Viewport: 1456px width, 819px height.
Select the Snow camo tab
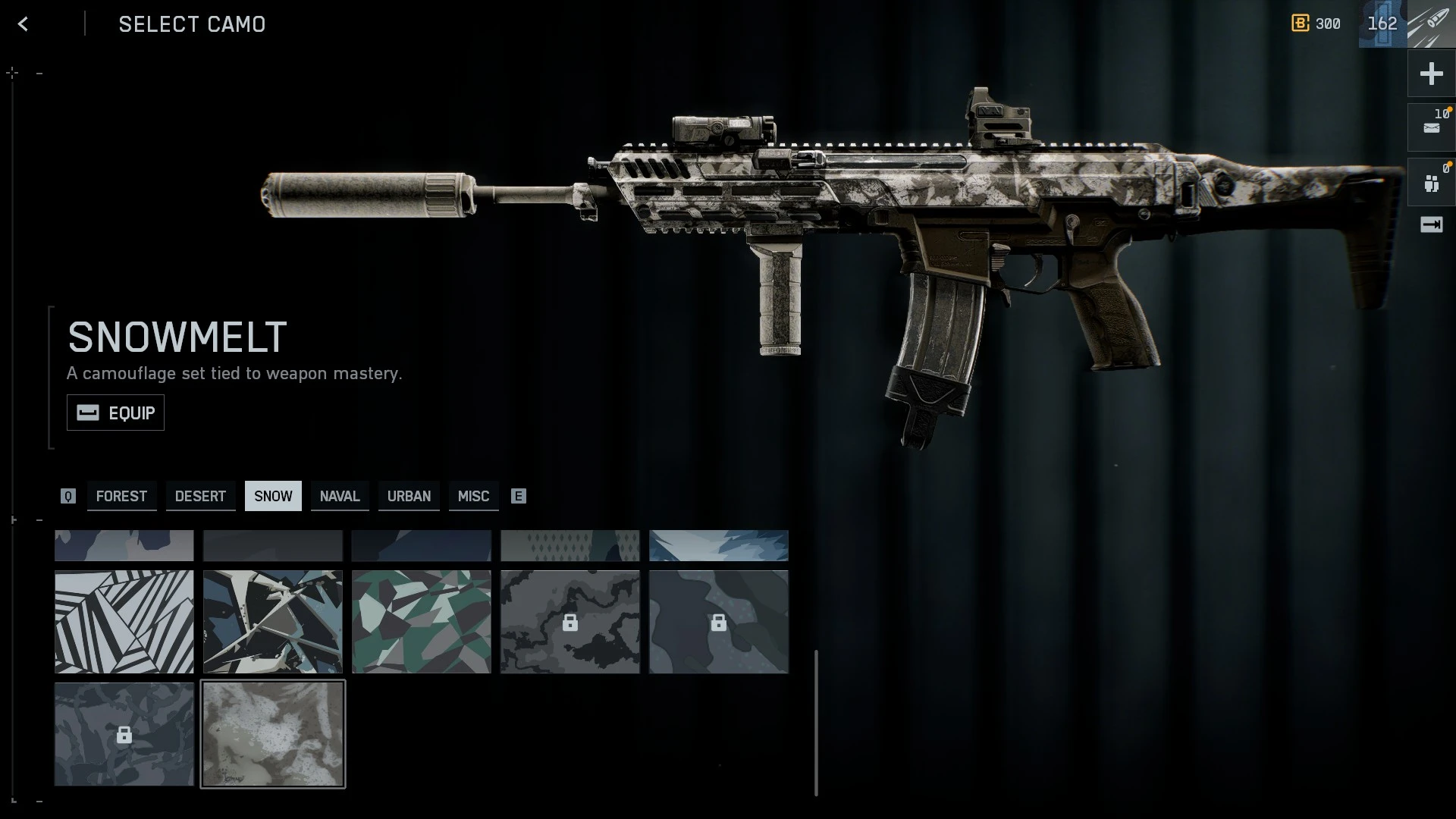point(273,496)
